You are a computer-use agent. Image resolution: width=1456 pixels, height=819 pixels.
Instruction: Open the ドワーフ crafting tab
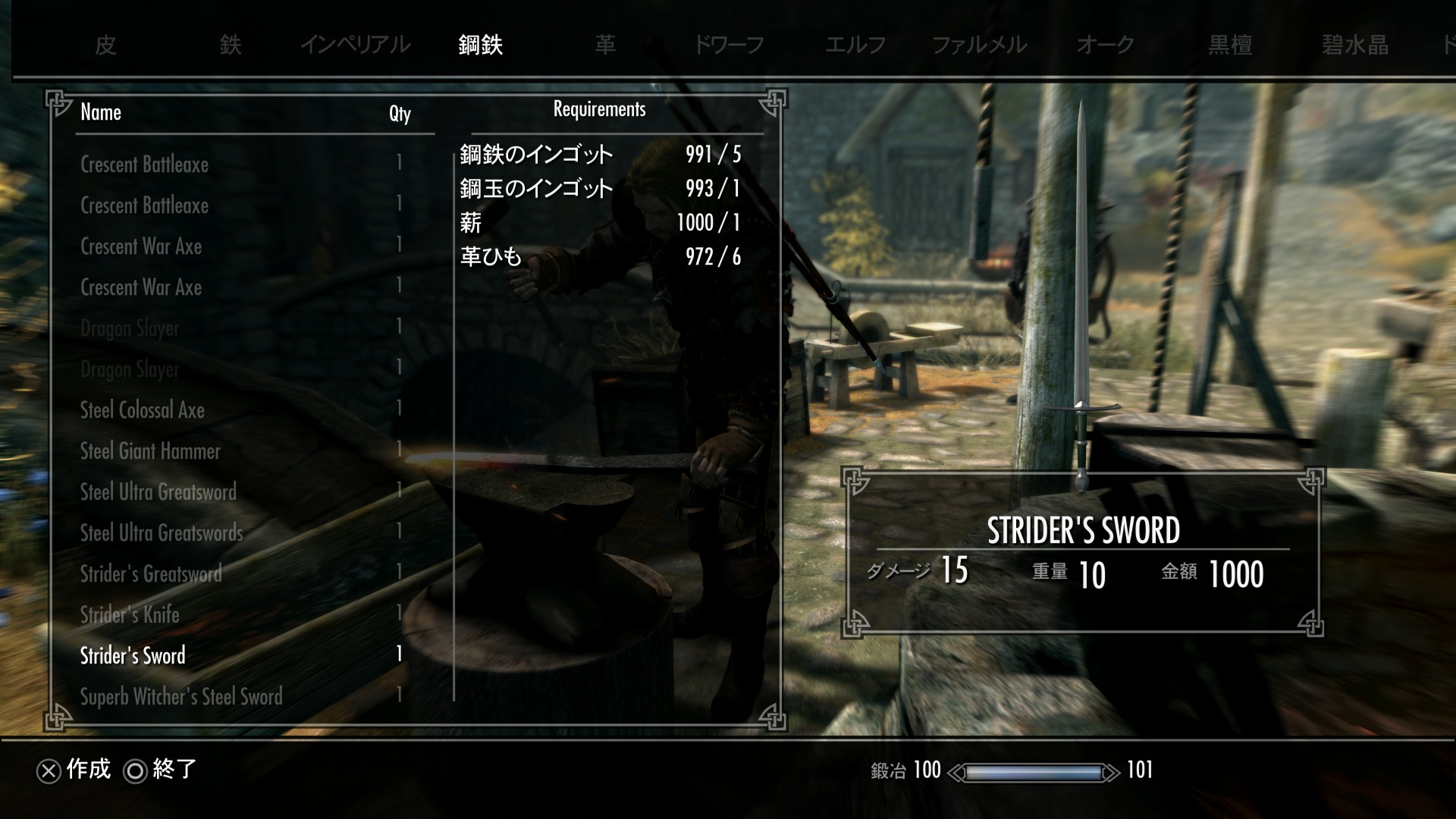[x=729, y=45]
